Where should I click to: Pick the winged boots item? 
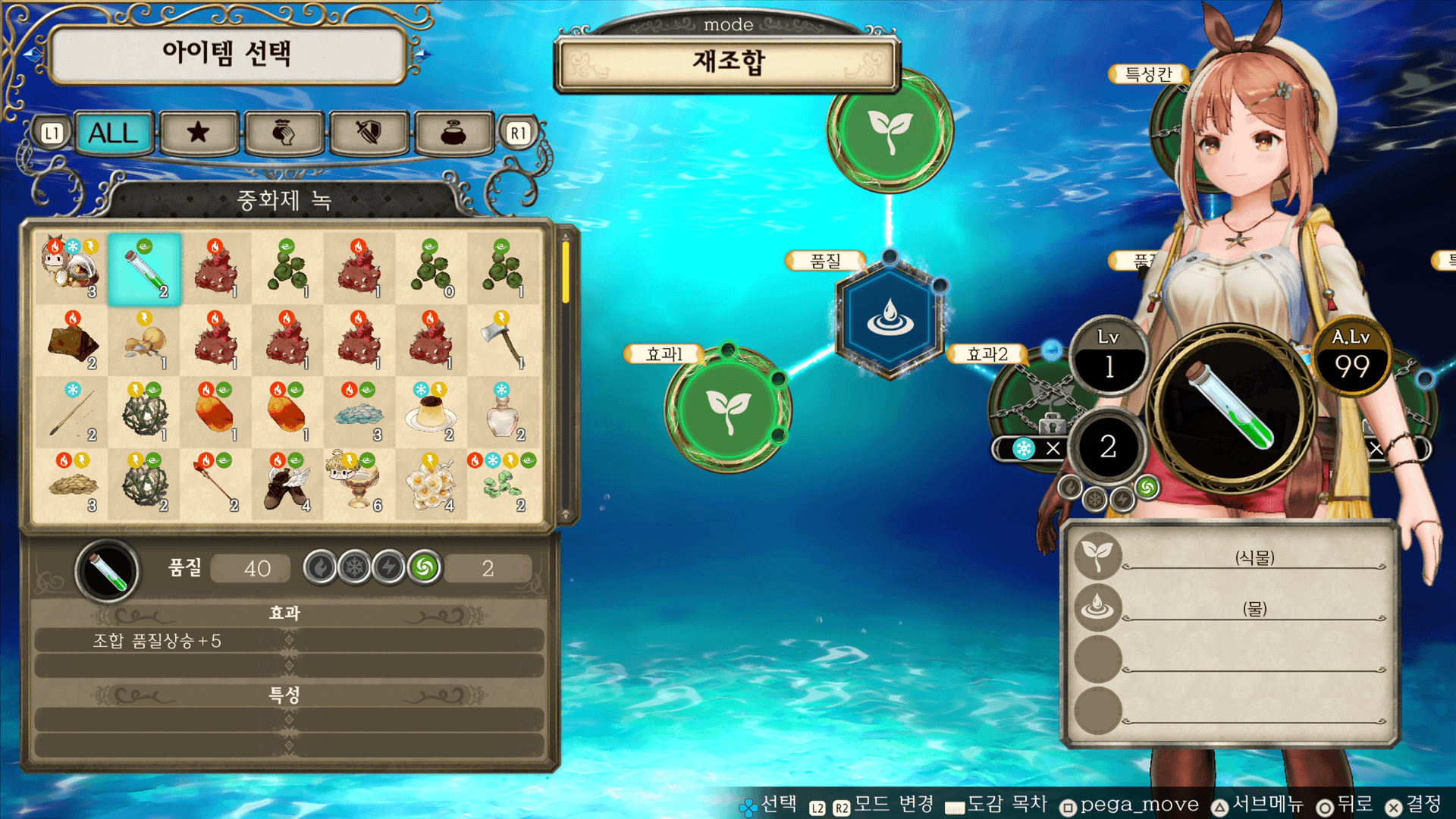click(x=287, y=484)
